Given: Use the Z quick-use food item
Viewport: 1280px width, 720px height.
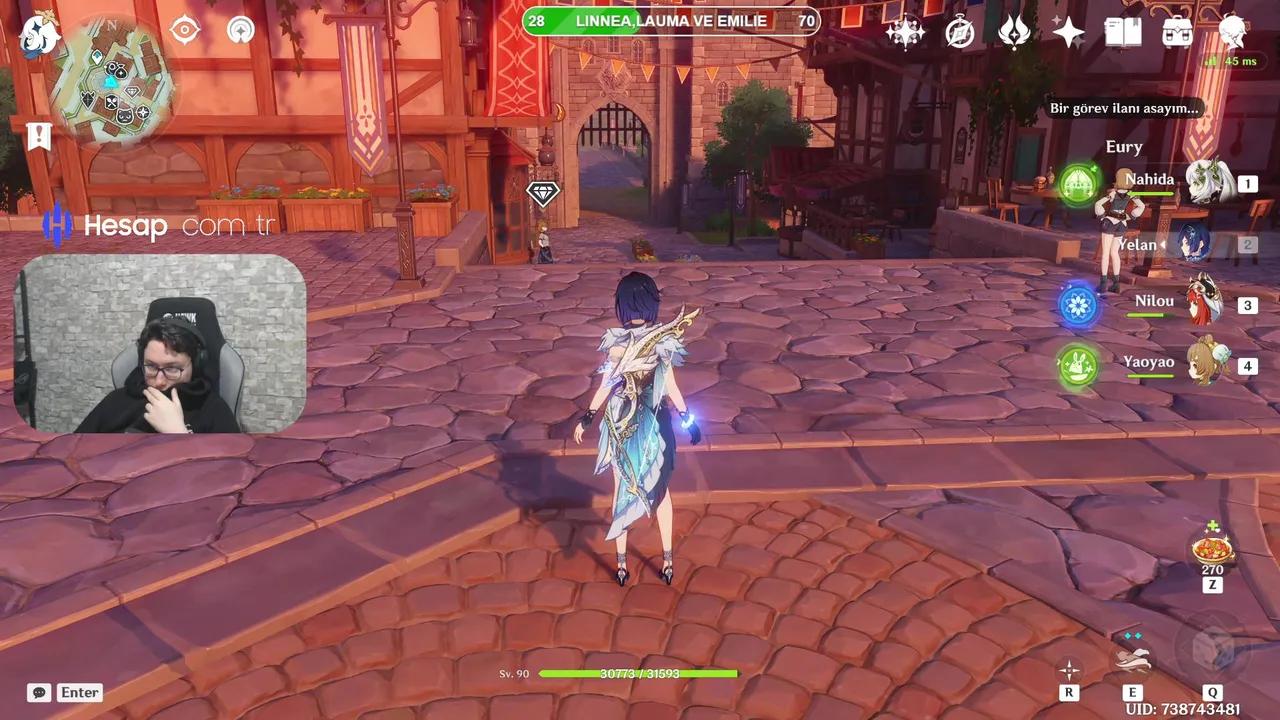Looking at the screenshot, I should coord(1211,550).
